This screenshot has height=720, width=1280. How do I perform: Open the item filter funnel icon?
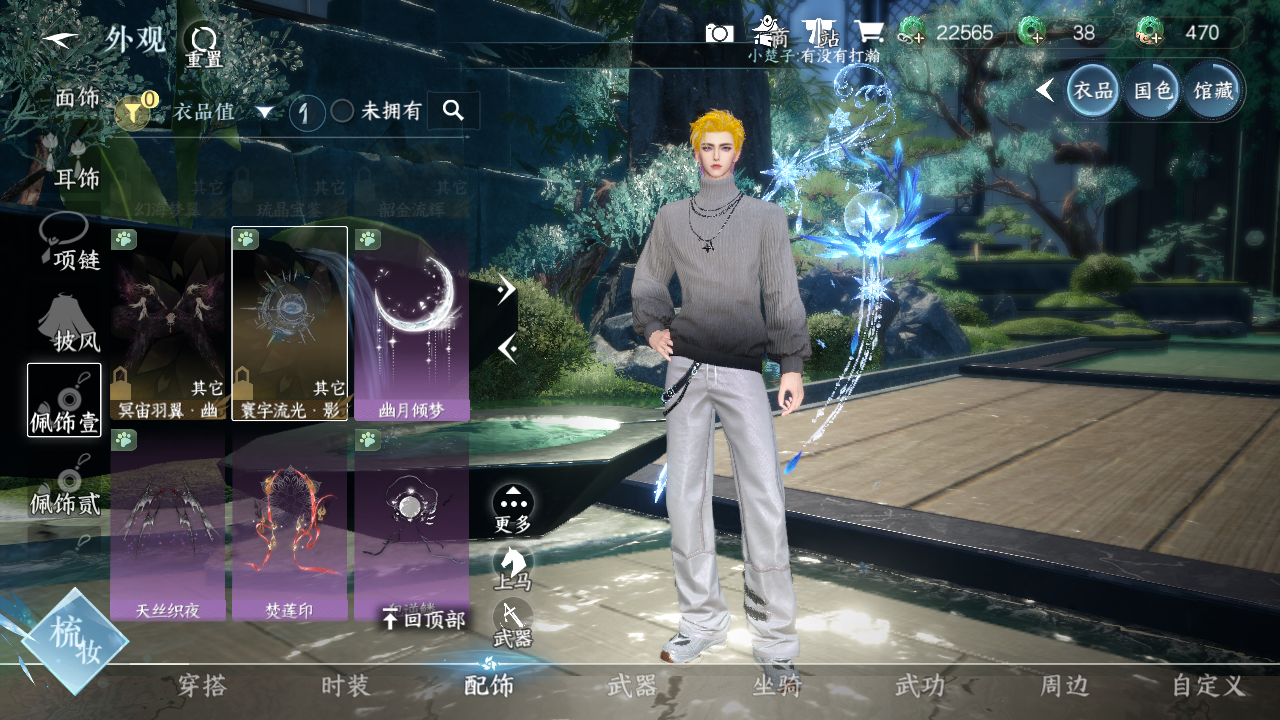(x=133, y=111)
